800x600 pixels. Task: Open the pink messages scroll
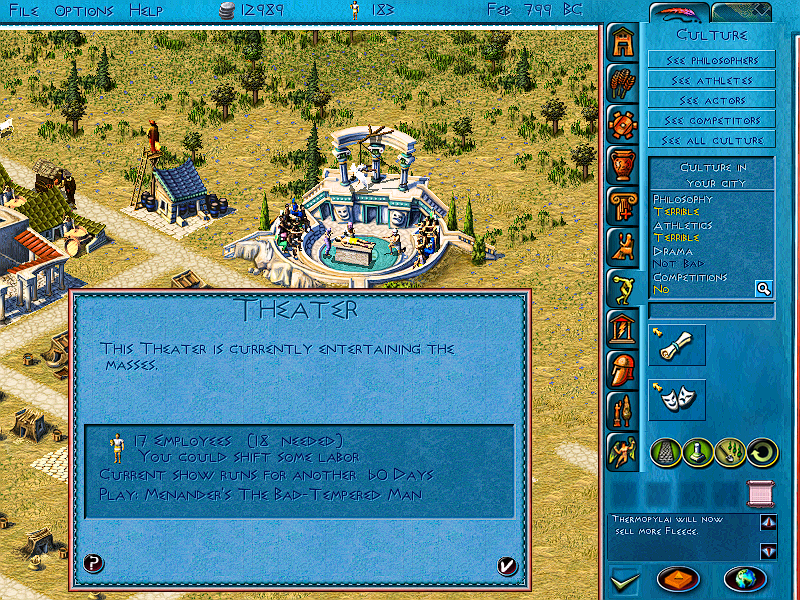[x=762, y=493]
